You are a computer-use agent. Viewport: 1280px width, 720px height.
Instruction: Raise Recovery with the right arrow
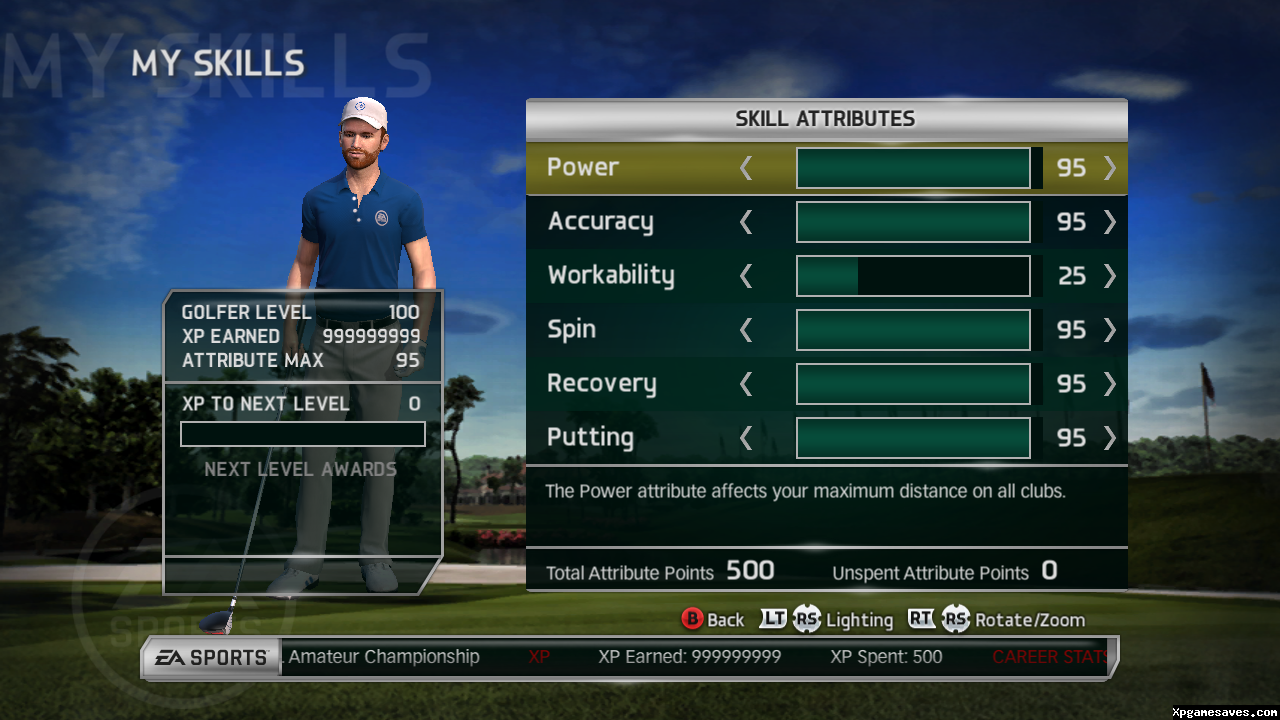tap(1109, 384)
